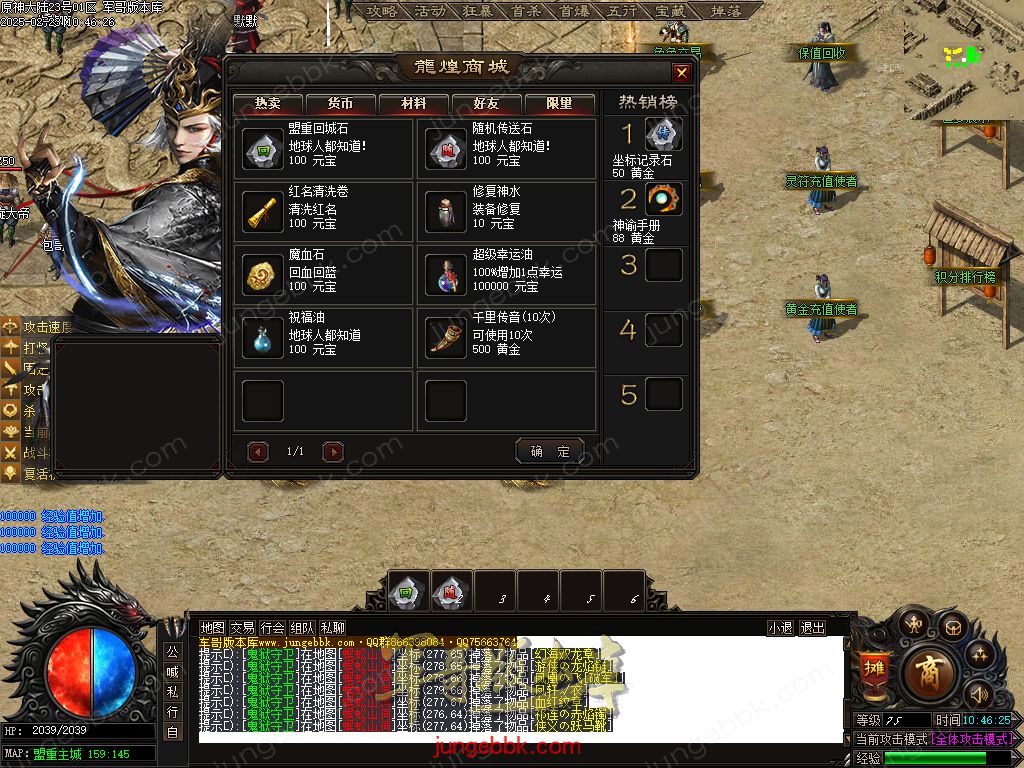Click the 确定 confirm button

click(550, 452)
